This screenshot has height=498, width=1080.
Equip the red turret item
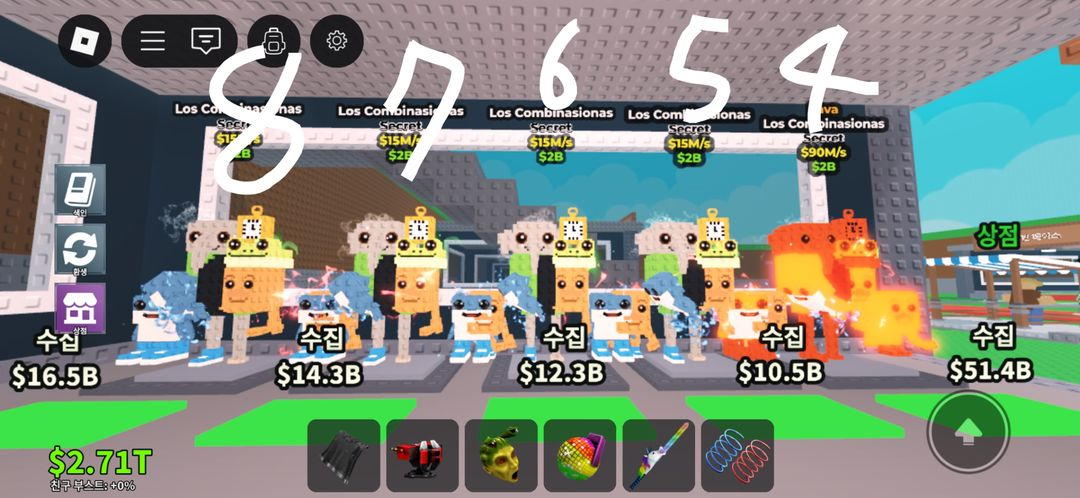422,455
